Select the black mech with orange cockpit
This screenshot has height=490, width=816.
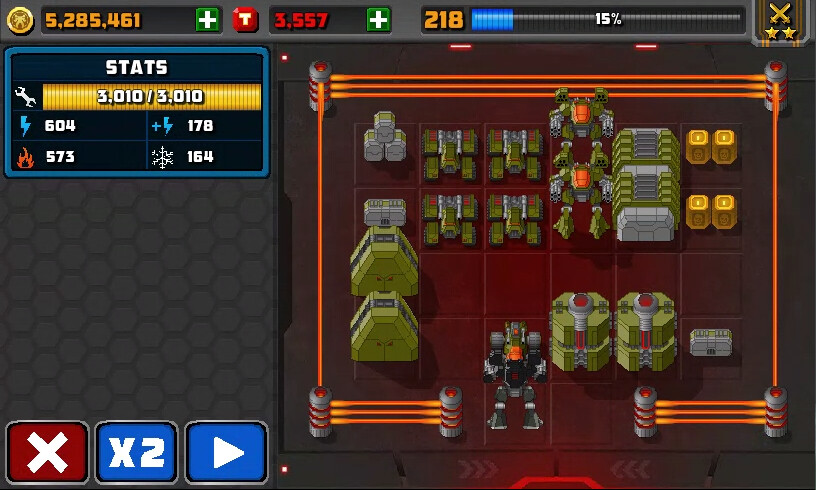coord(515,372)
